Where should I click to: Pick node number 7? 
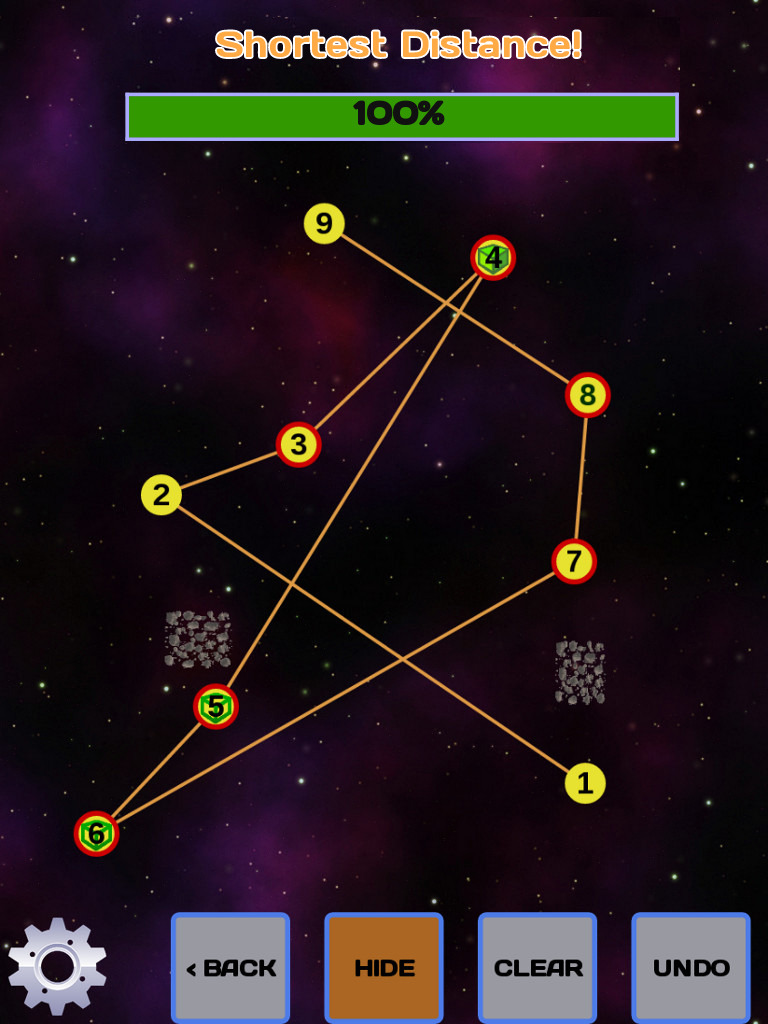pyautogui.click(x=574, y=561)
